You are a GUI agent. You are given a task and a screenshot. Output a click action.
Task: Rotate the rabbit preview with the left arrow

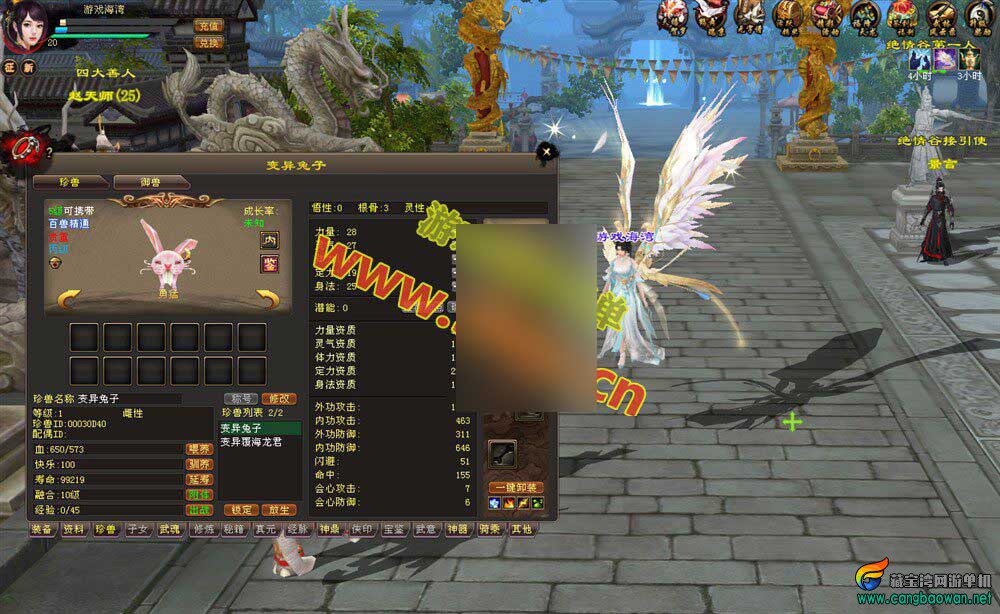[x=70, y=297]
